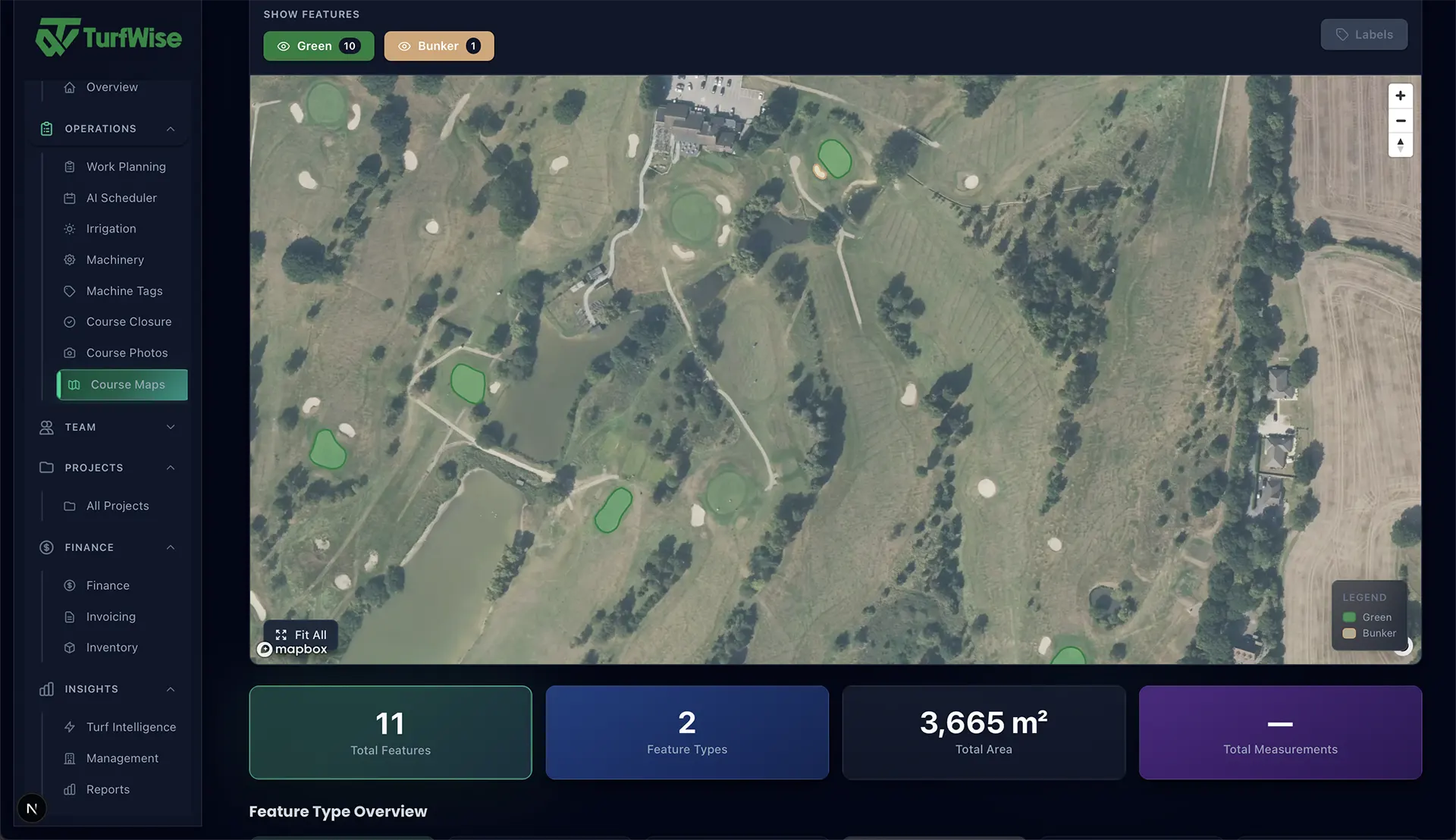Switch to the Course Maps page
Image resolution: width=1456 pixels, height=840 pixels.
[x=121, y=384]
